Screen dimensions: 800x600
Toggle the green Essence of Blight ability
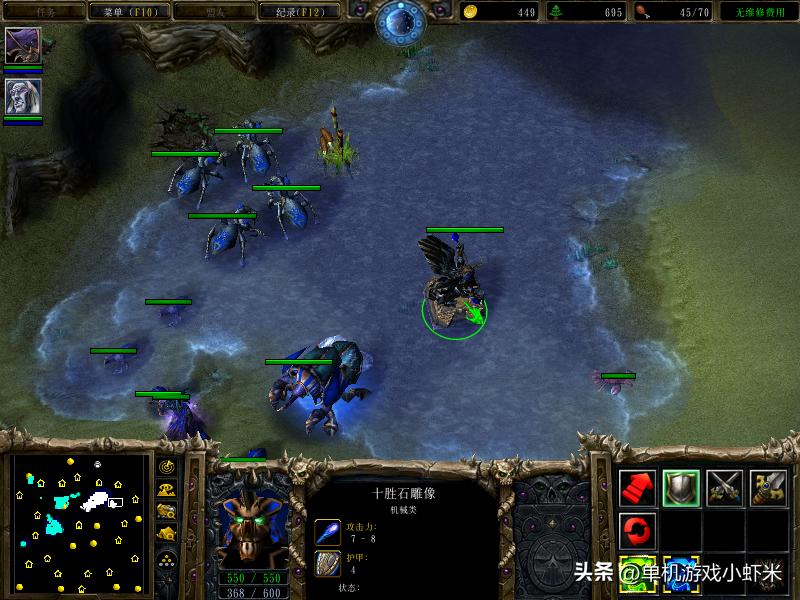point(637,574)
